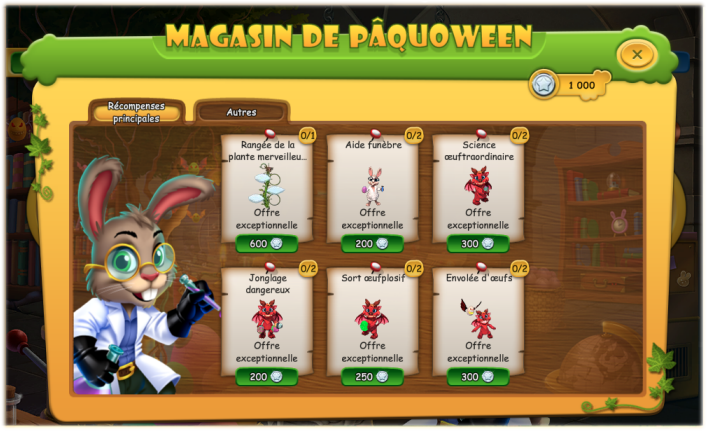Switch to the Récompenses principales tab
This screenshot has width=707, height=431.
pos(136,111)
